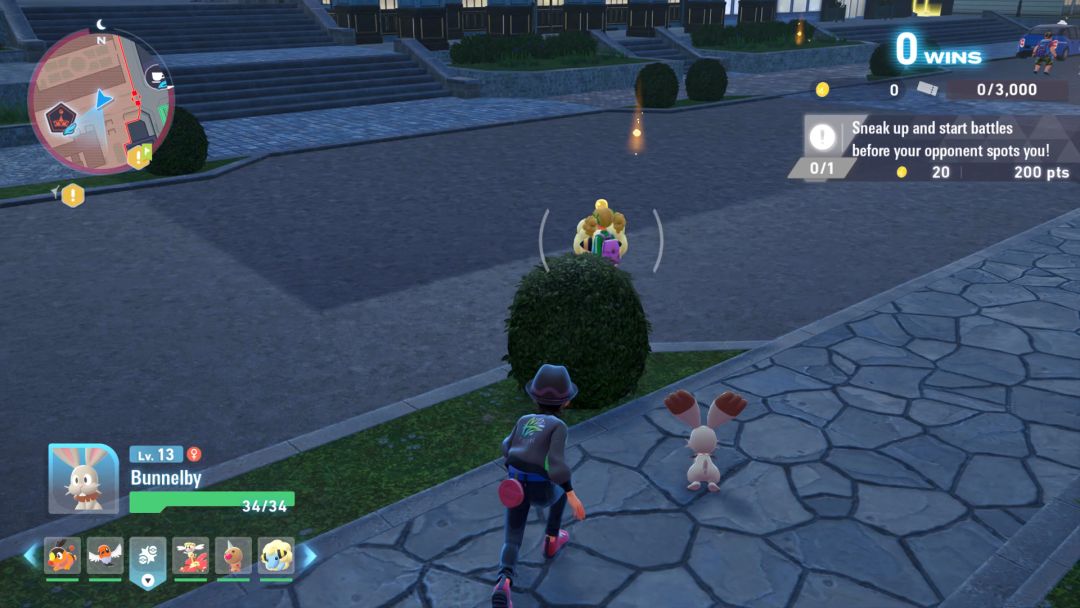Screen dimensions: 1080x608
Task: Open the circular minimap
Action: coord(100,100)
